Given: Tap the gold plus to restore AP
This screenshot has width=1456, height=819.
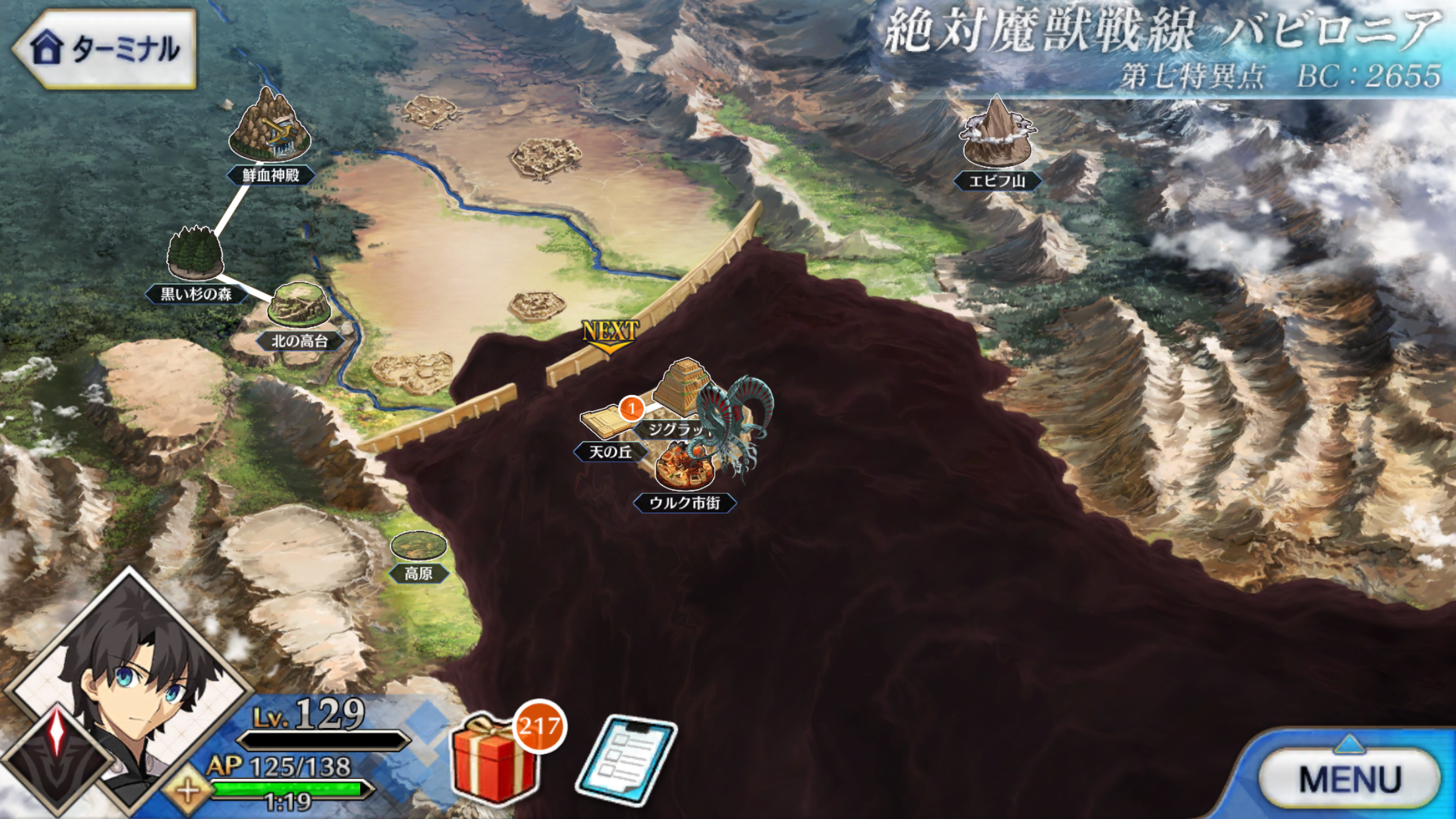Looking at the screenshot, I should [x=188, y=789].
